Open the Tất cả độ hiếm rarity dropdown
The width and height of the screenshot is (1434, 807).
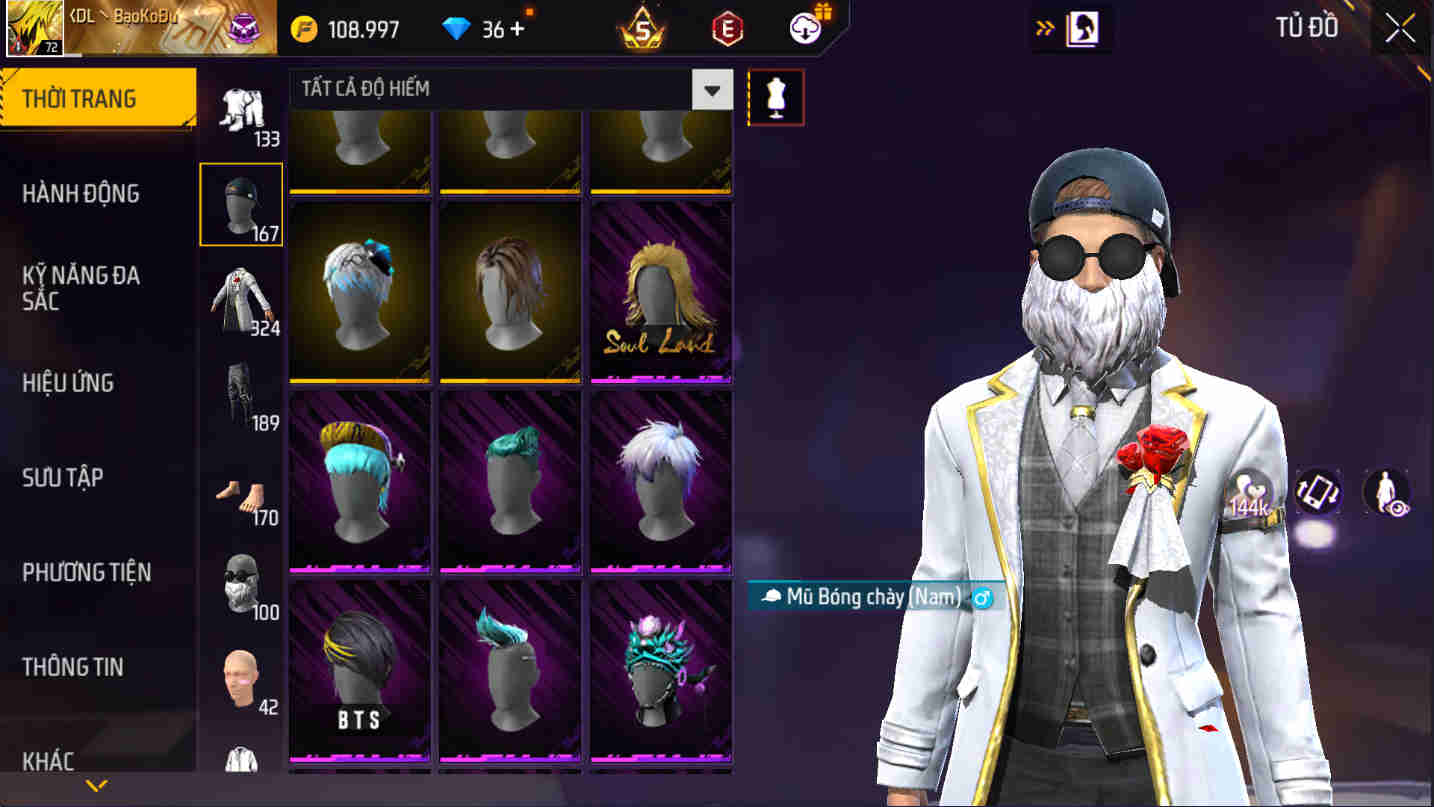pyautogui.click(x=712, y=89)
